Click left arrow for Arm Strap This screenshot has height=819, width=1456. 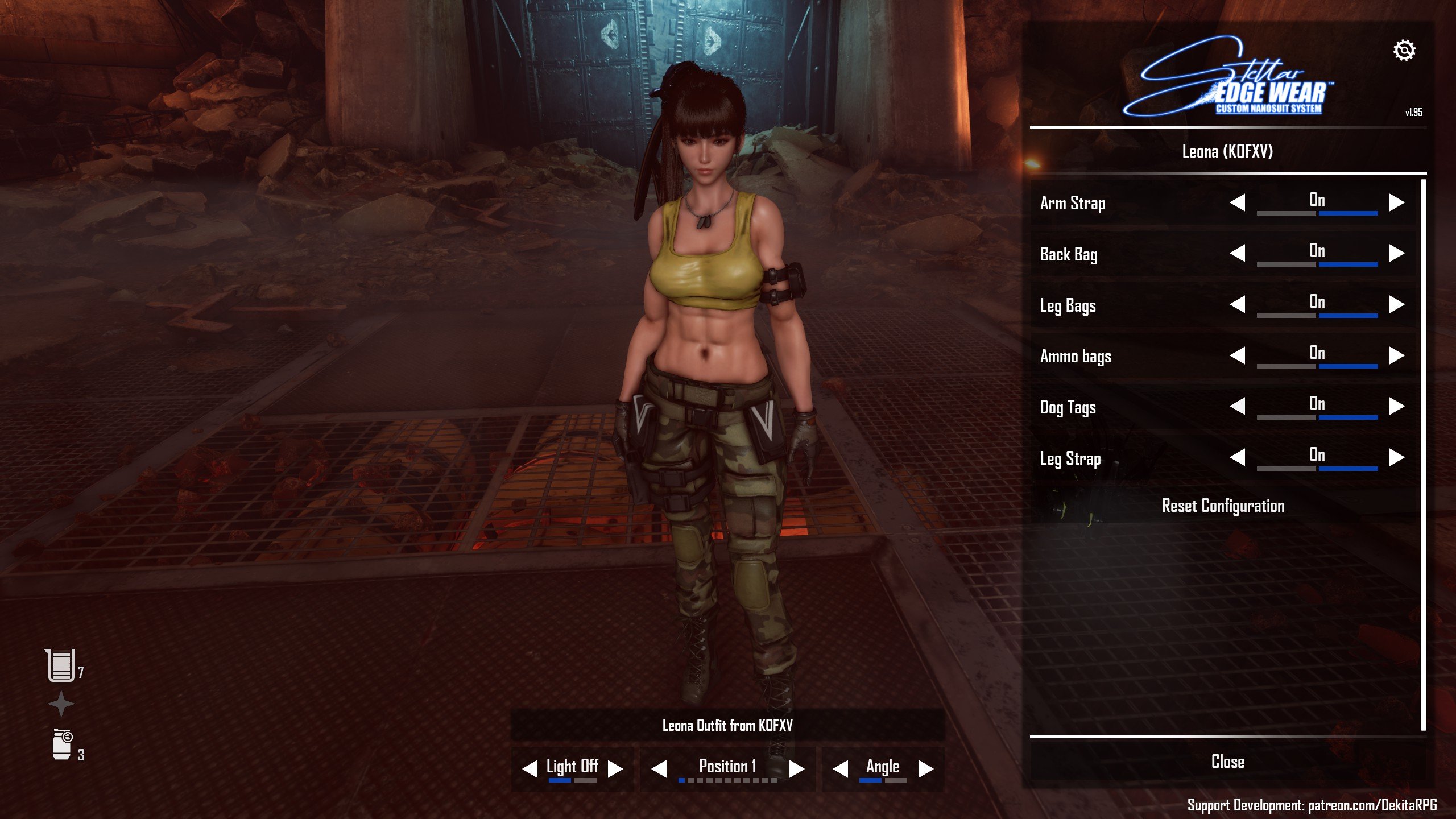tap(1238, 202)
